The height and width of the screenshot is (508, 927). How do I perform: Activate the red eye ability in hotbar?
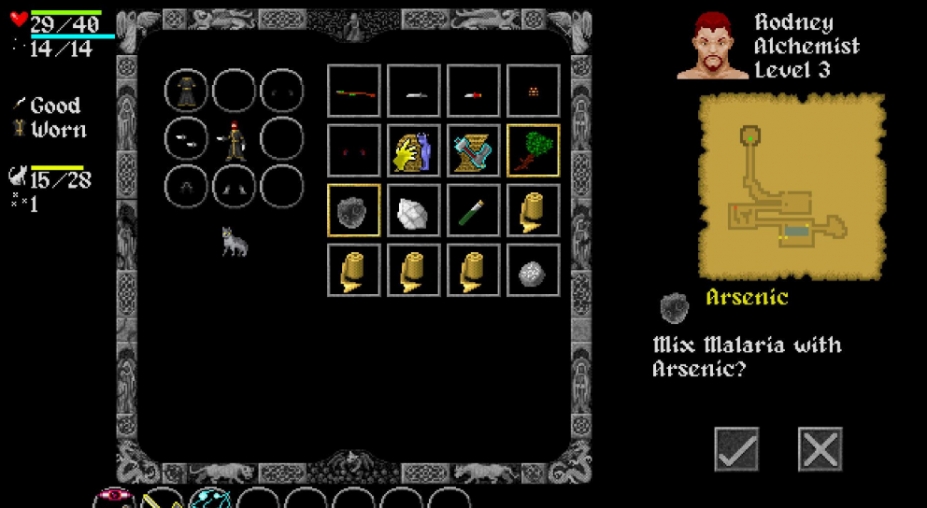coord(113,499)
